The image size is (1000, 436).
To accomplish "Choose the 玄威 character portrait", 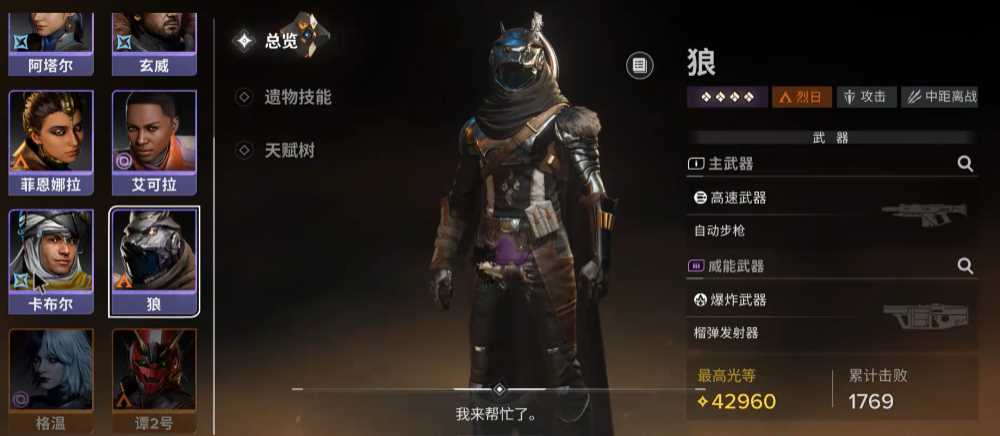I will click(x=154, y=38).
